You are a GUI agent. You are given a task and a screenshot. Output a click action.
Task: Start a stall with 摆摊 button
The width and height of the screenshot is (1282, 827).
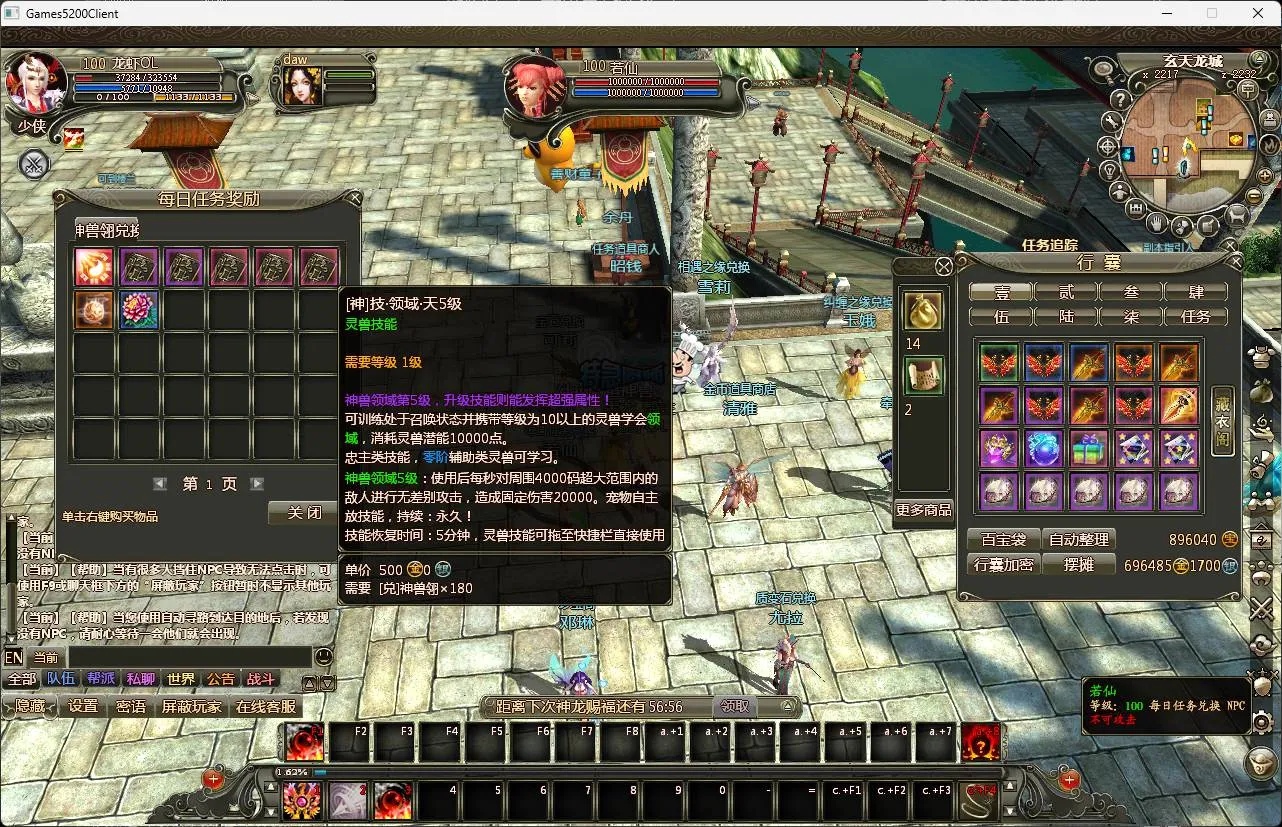click(x=1079, y=565)
